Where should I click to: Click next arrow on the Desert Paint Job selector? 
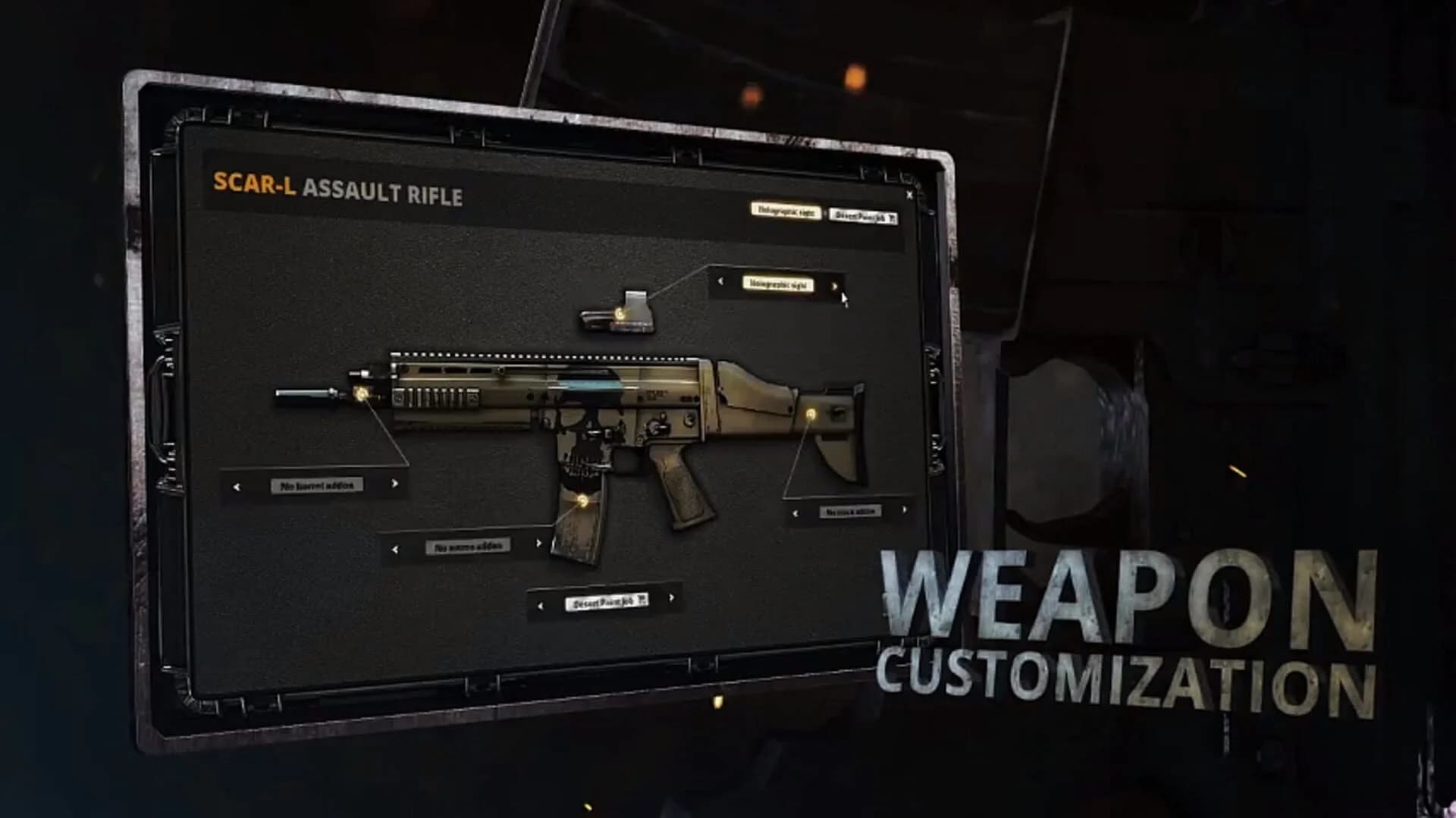click(x=671, y=597)
